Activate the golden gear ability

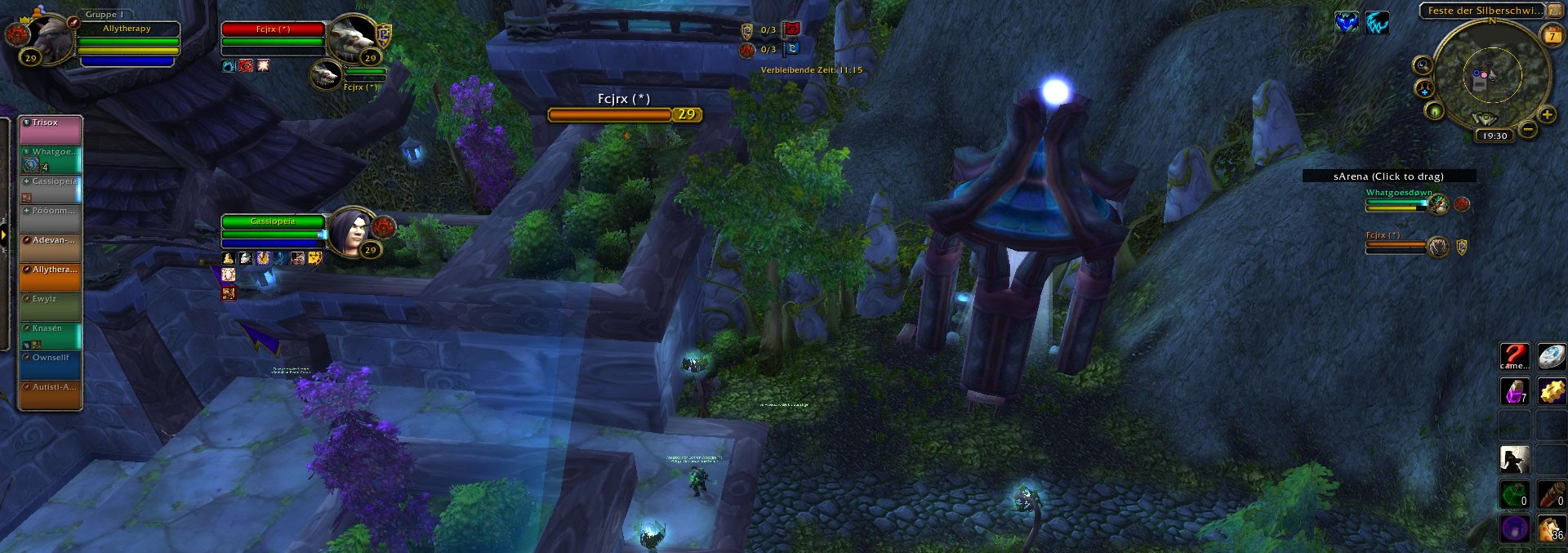(x=1551, y=391)
